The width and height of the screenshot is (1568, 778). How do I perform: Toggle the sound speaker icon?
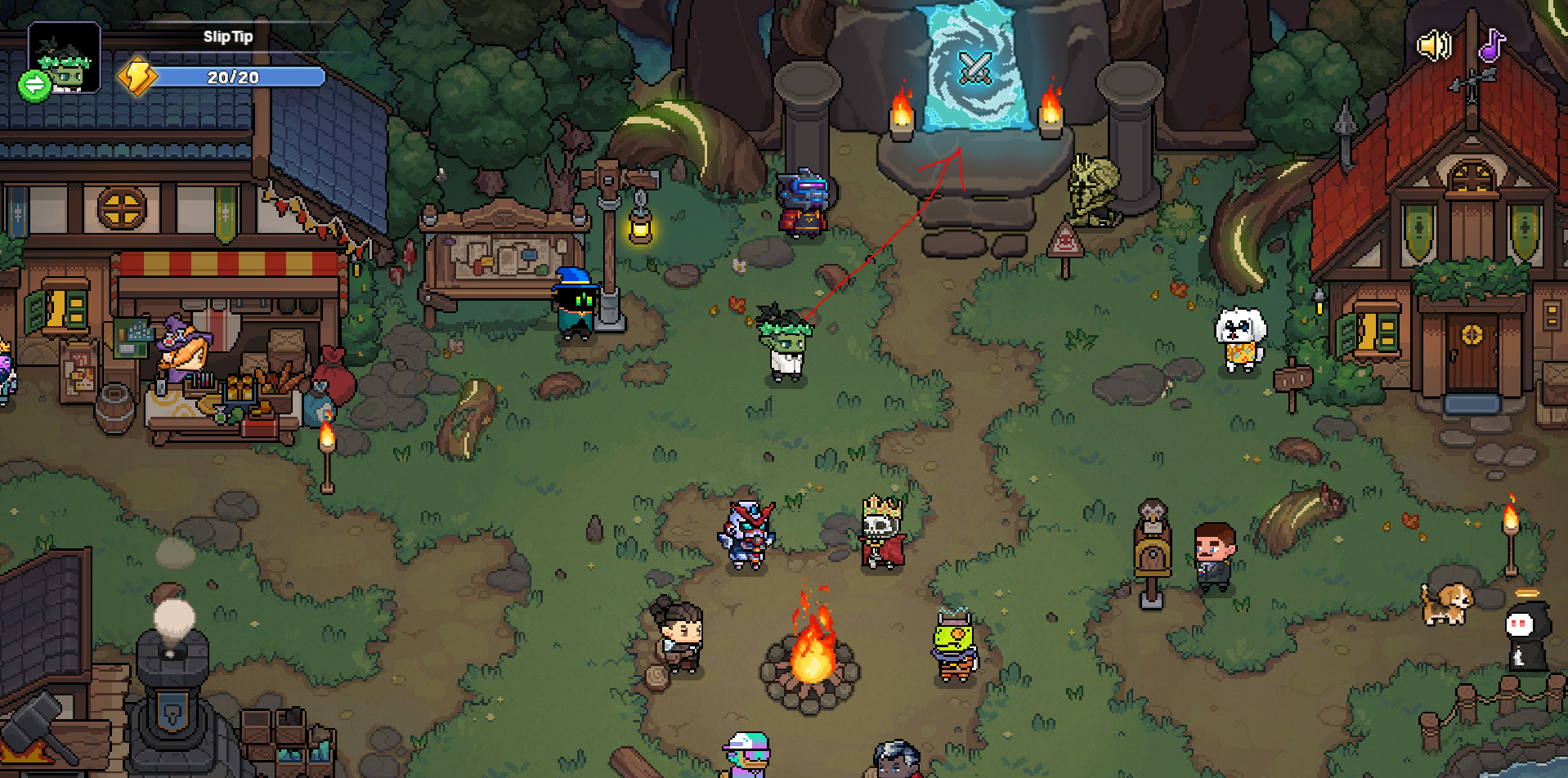[1433, 46]
